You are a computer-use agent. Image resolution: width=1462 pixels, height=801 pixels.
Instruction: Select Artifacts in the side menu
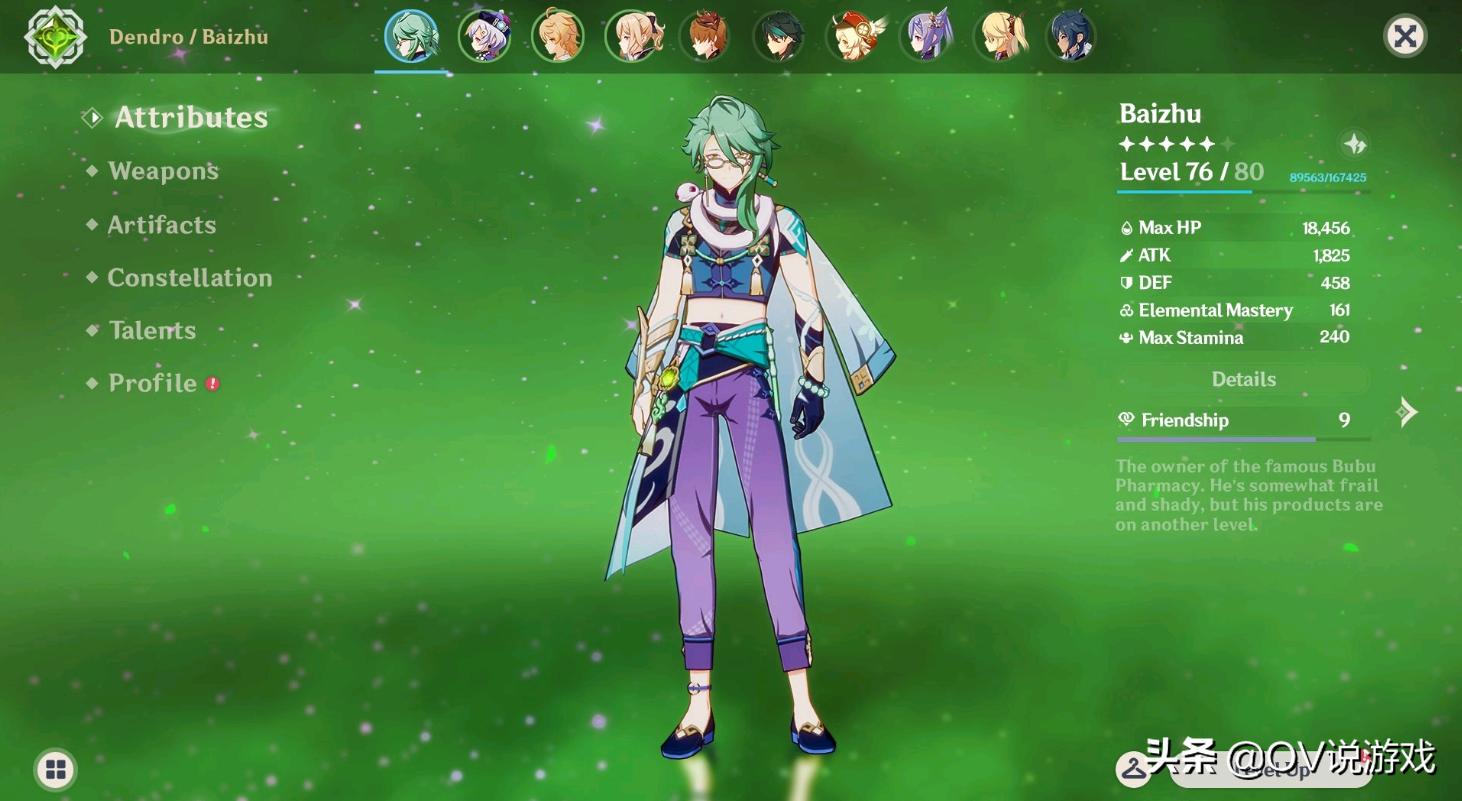point(161,225)
